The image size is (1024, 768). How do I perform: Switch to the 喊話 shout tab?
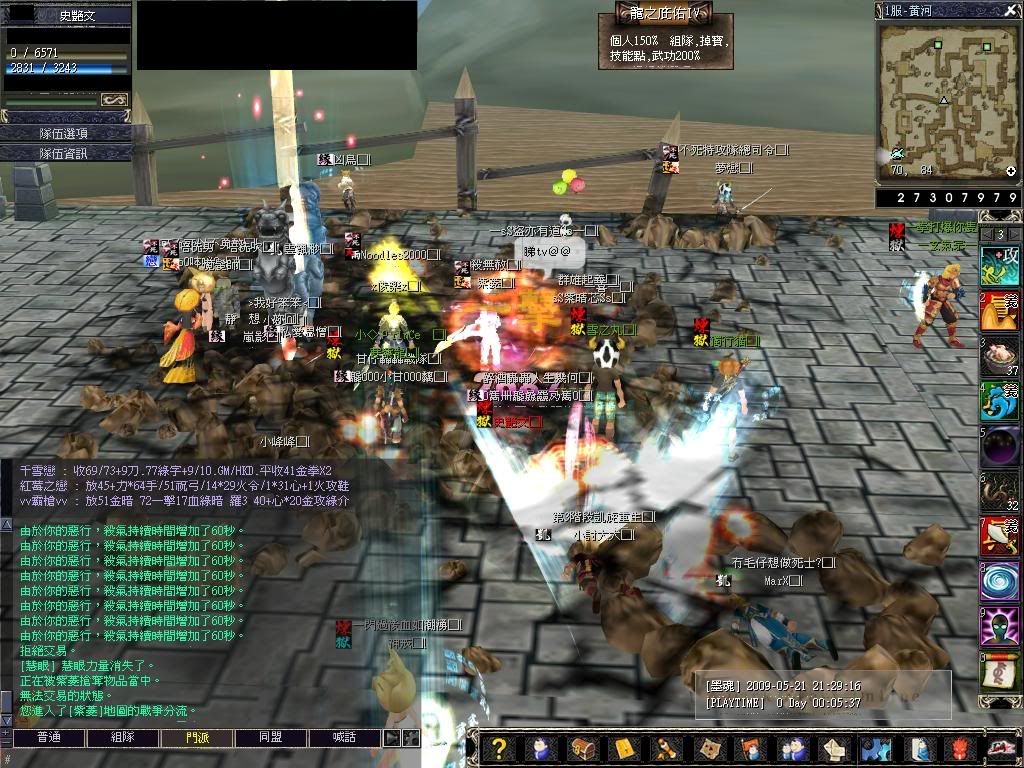(x=345, y=737)
